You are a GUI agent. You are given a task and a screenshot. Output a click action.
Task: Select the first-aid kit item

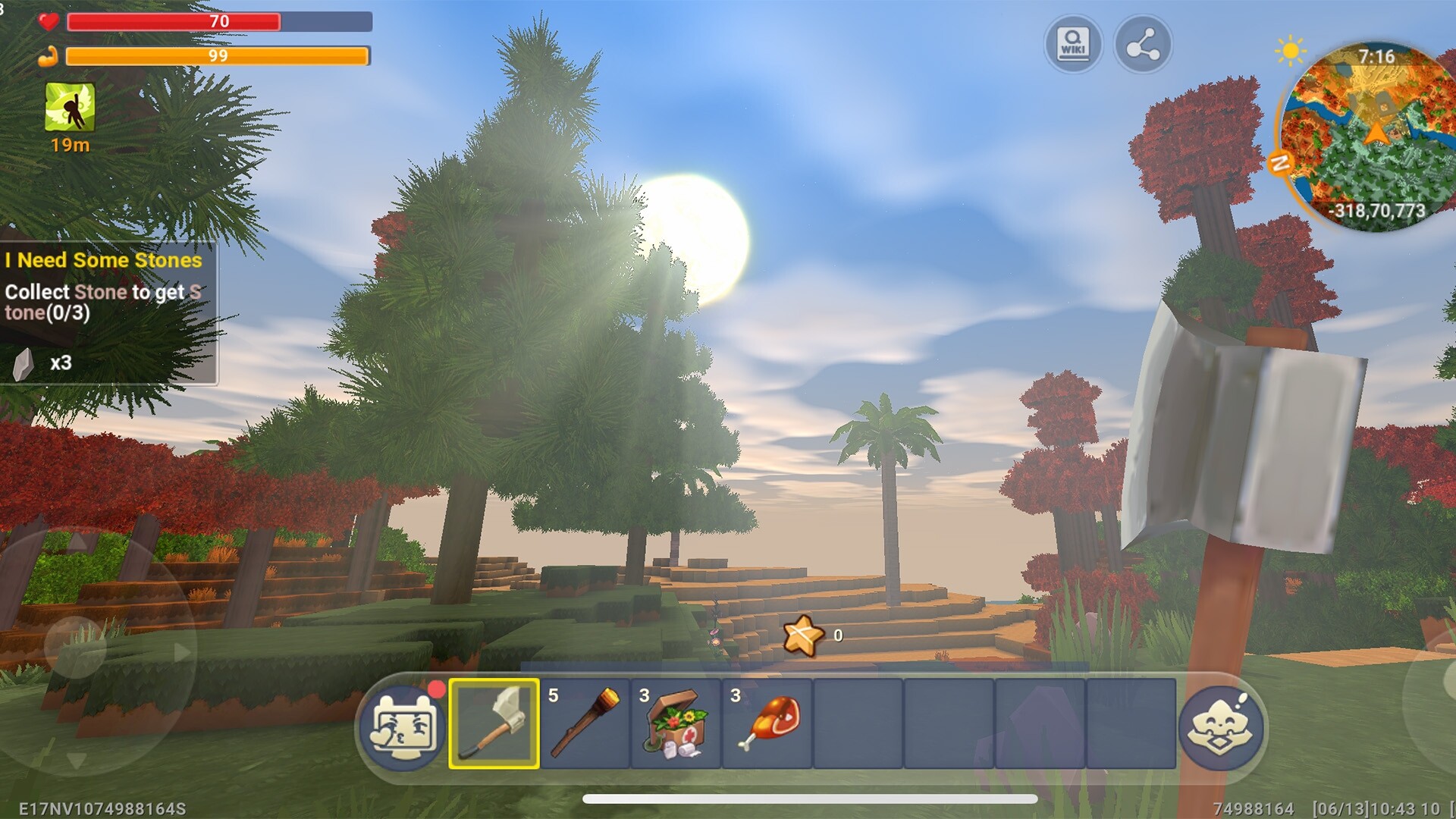675,726
